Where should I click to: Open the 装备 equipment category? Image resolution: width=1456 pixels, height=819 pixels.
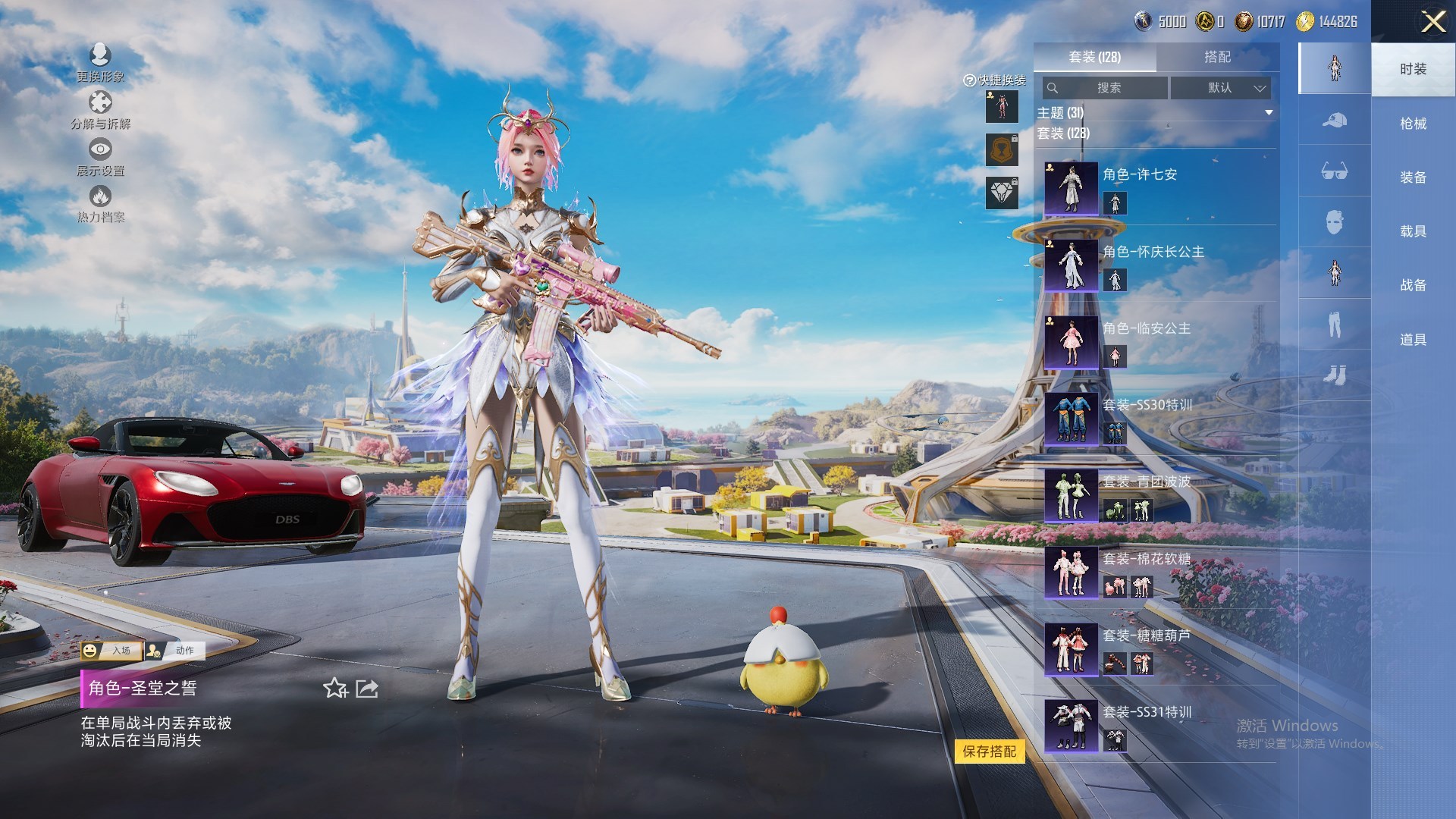coord(1413,177)
